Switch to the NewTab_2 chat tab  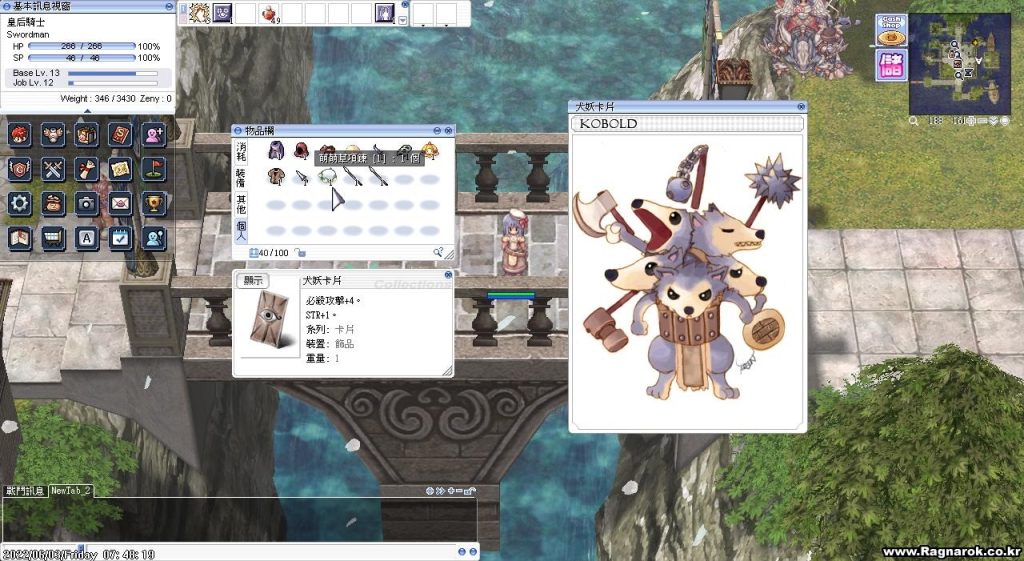click(72, 491)
